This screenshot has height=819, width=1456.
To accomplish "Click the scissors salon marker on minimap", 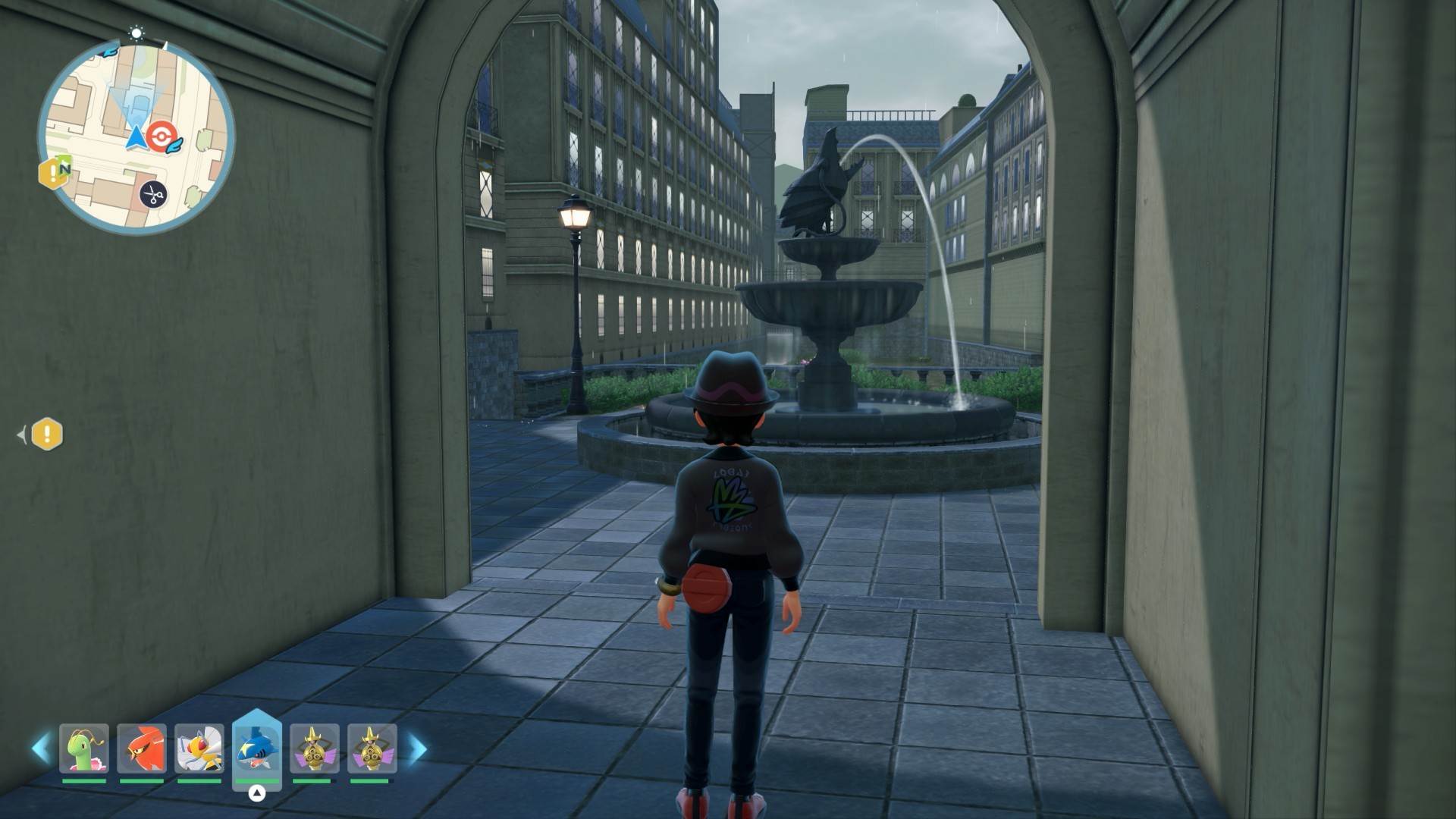I will tap(153, 196).
